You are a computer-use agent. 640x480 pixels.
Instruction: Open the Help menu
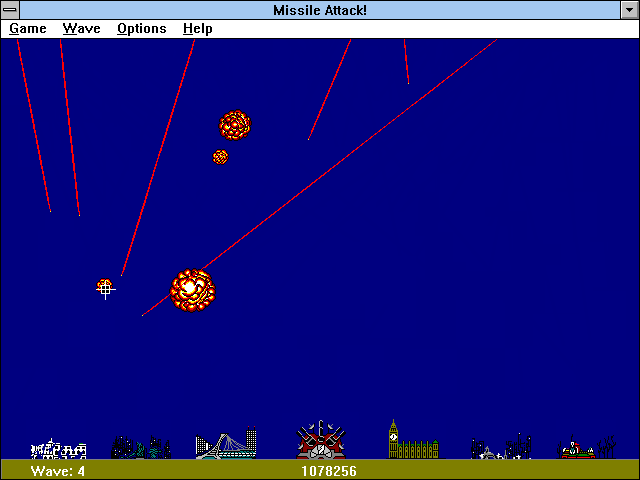[197, 29]
